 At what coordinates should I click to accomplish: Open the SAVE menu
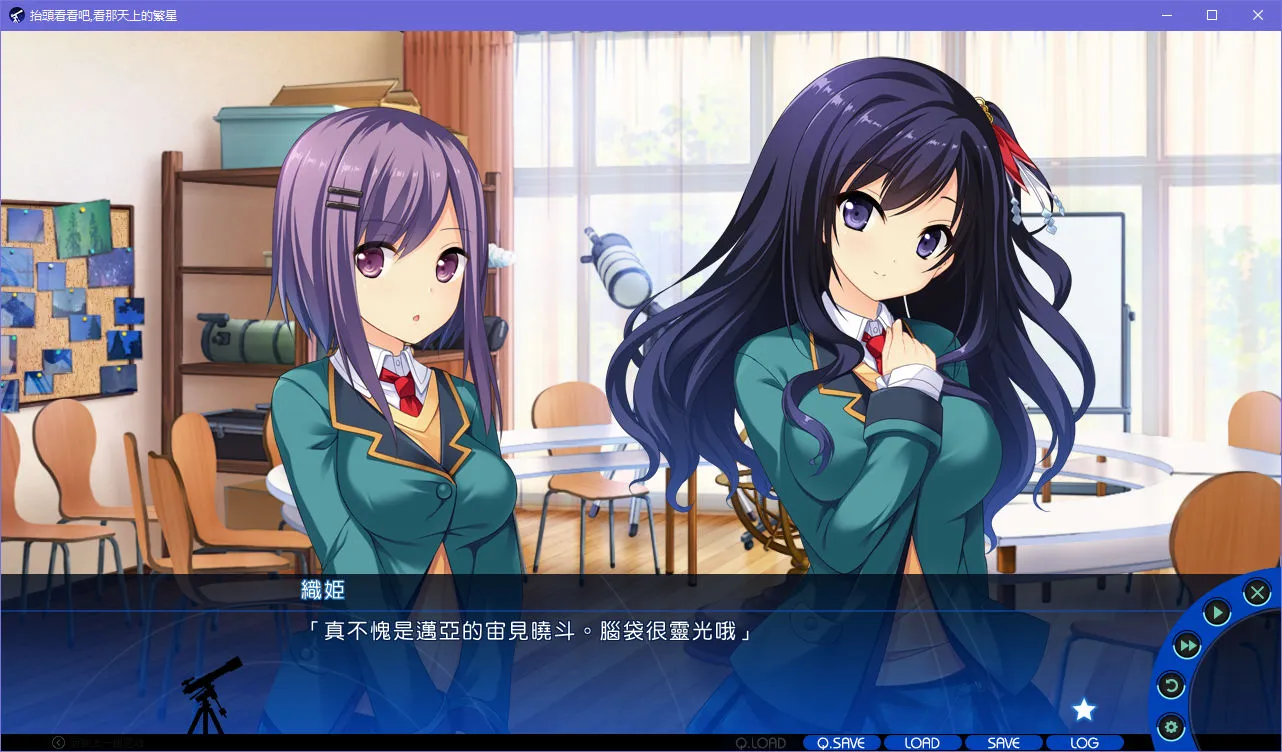pyautogui.click(x=1003, y=743)
